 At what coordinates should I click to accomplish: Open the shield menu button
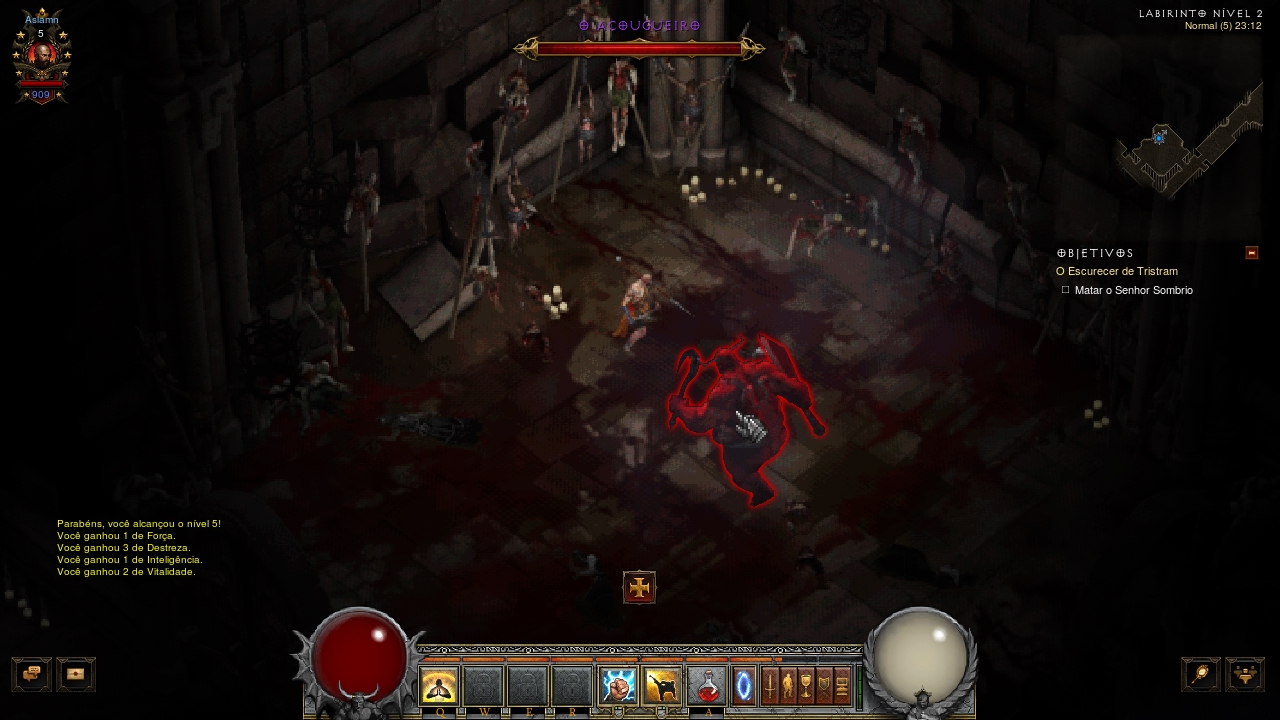tap(824, 687)
